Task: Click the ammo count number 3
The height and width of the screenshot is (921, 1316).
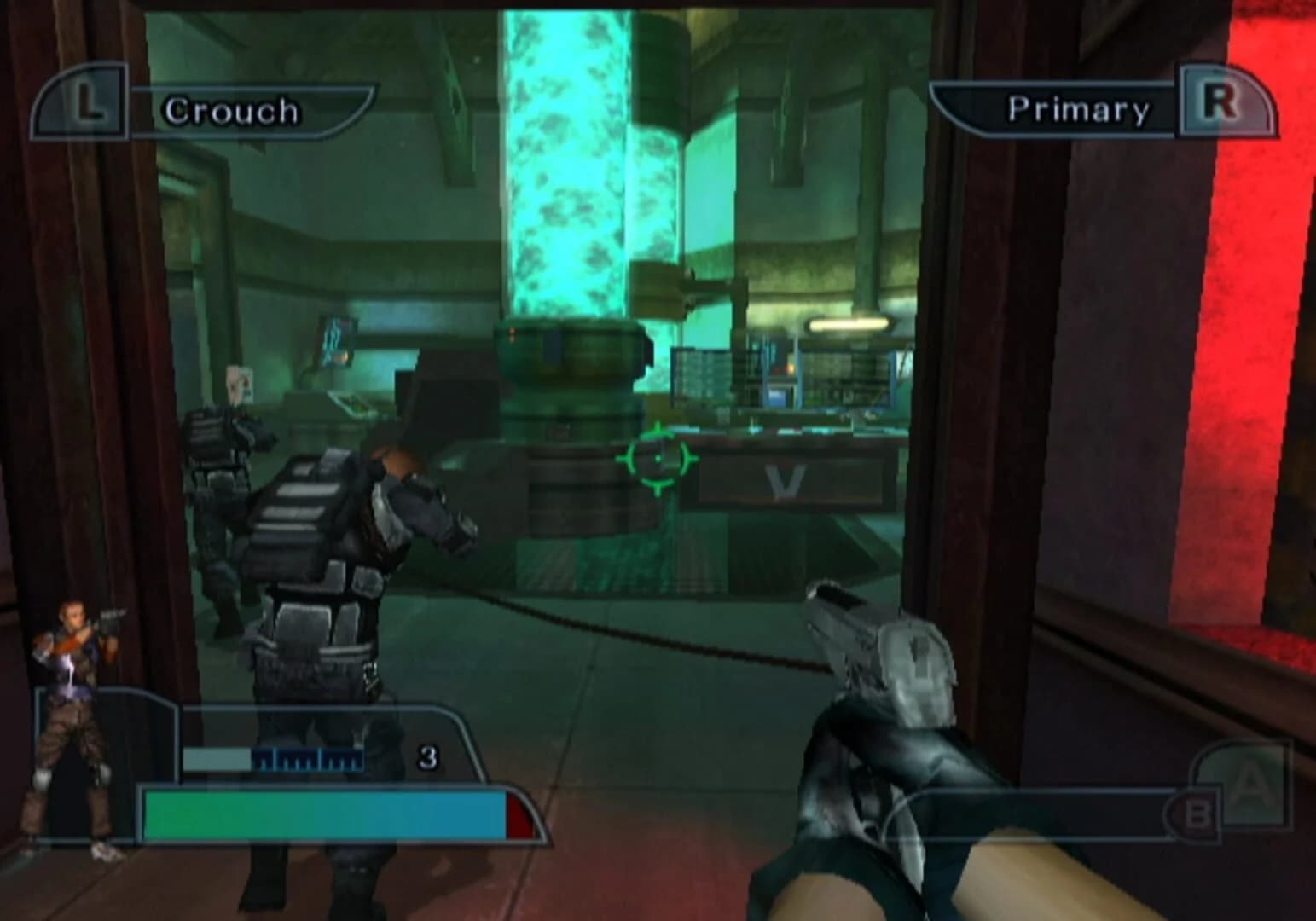Action: click(428, 756)
